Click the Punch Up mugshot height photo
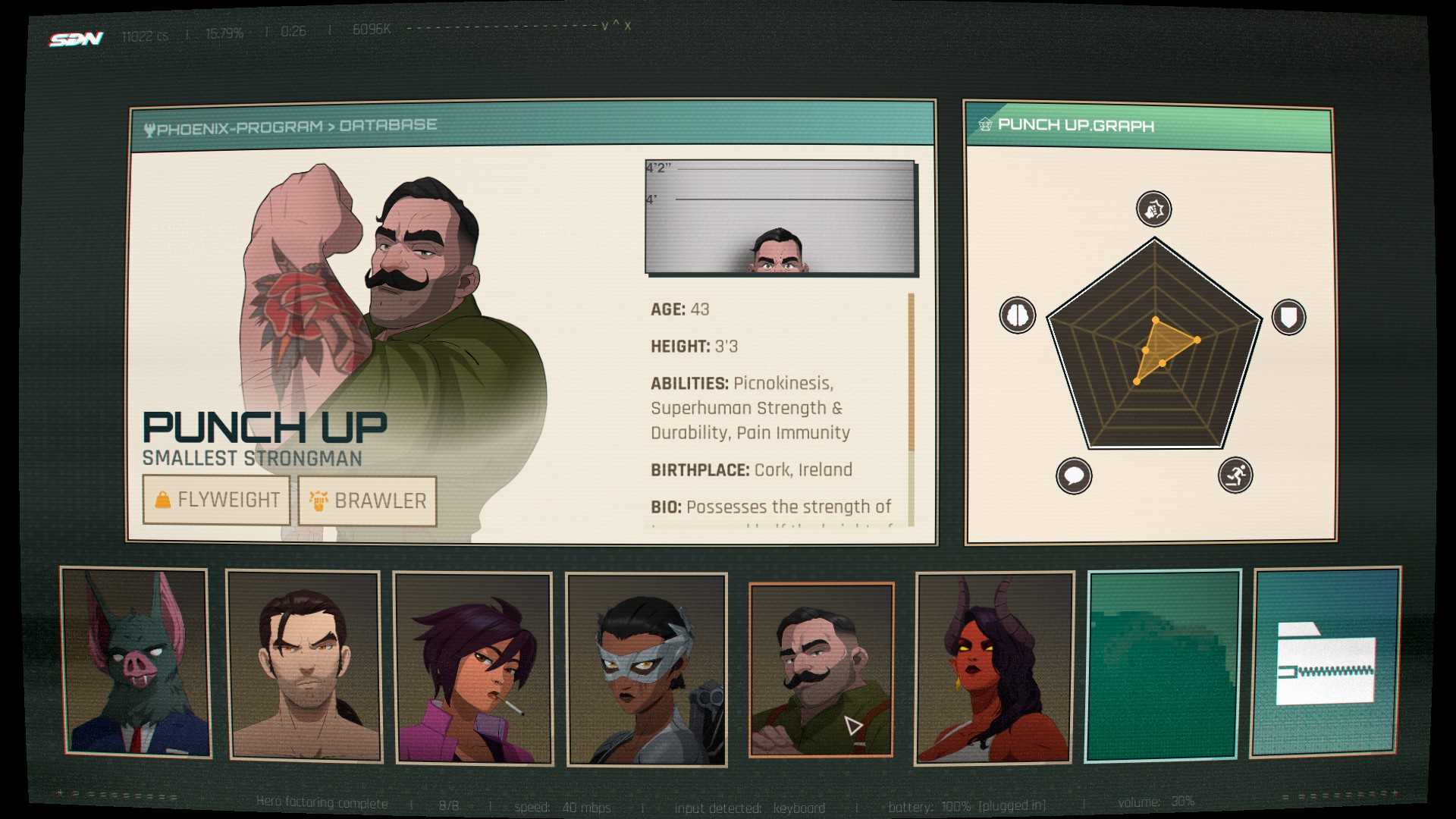Screen dimensions: 1456x819 [x=780, y=217]
